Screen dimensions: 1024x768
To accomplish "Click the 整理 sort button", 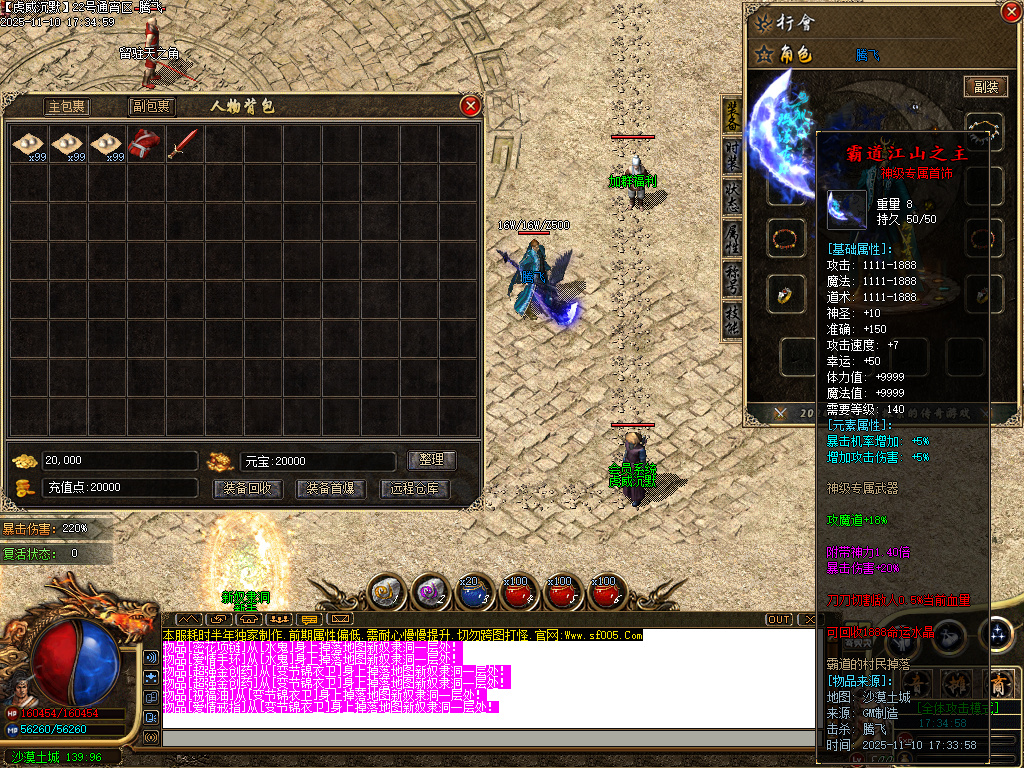I will click(x=432, y=460).
